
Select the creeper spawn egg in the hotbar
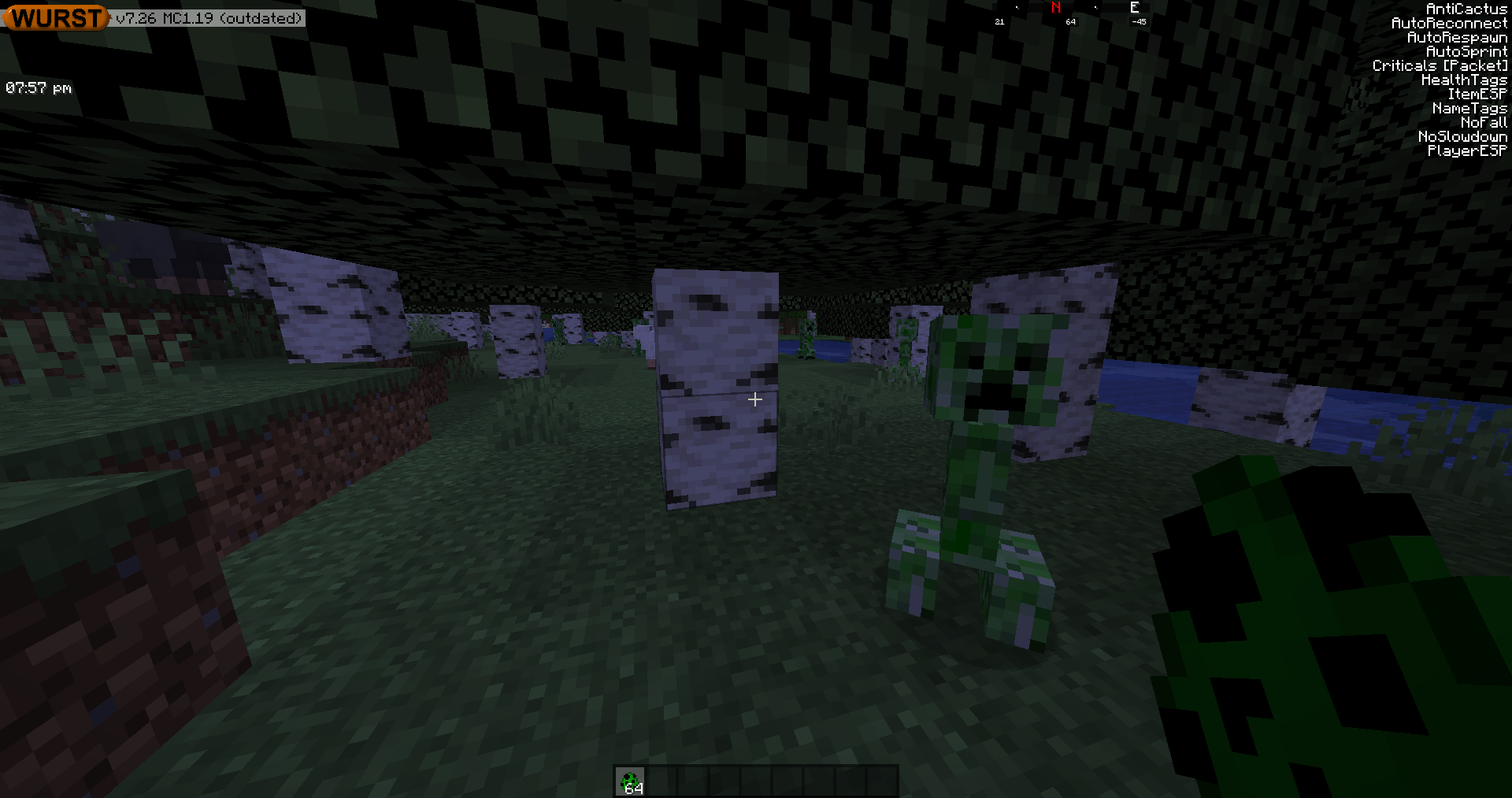coord(630,781)
